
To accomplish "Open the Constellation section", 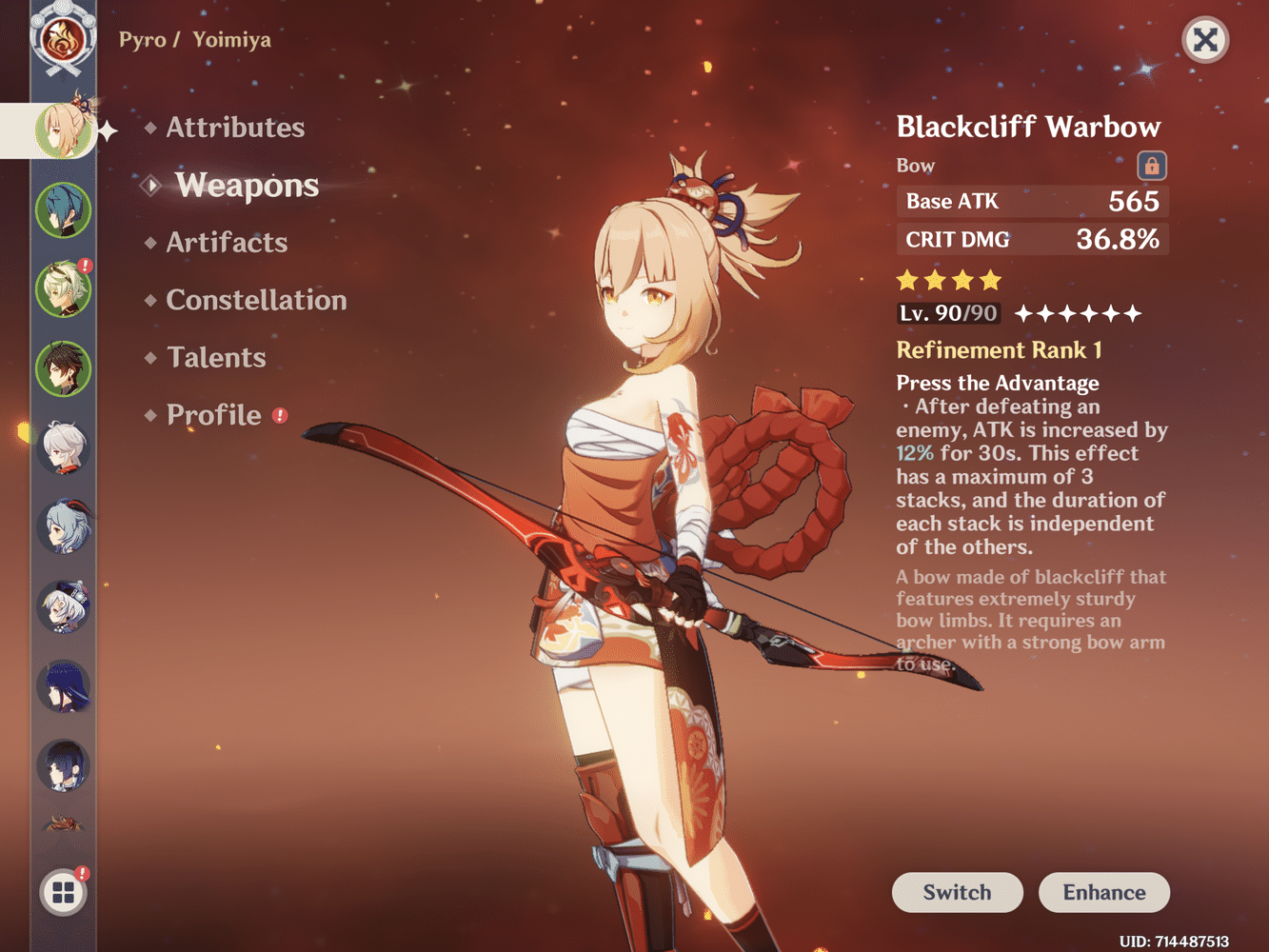I will [x=256, y=300].
